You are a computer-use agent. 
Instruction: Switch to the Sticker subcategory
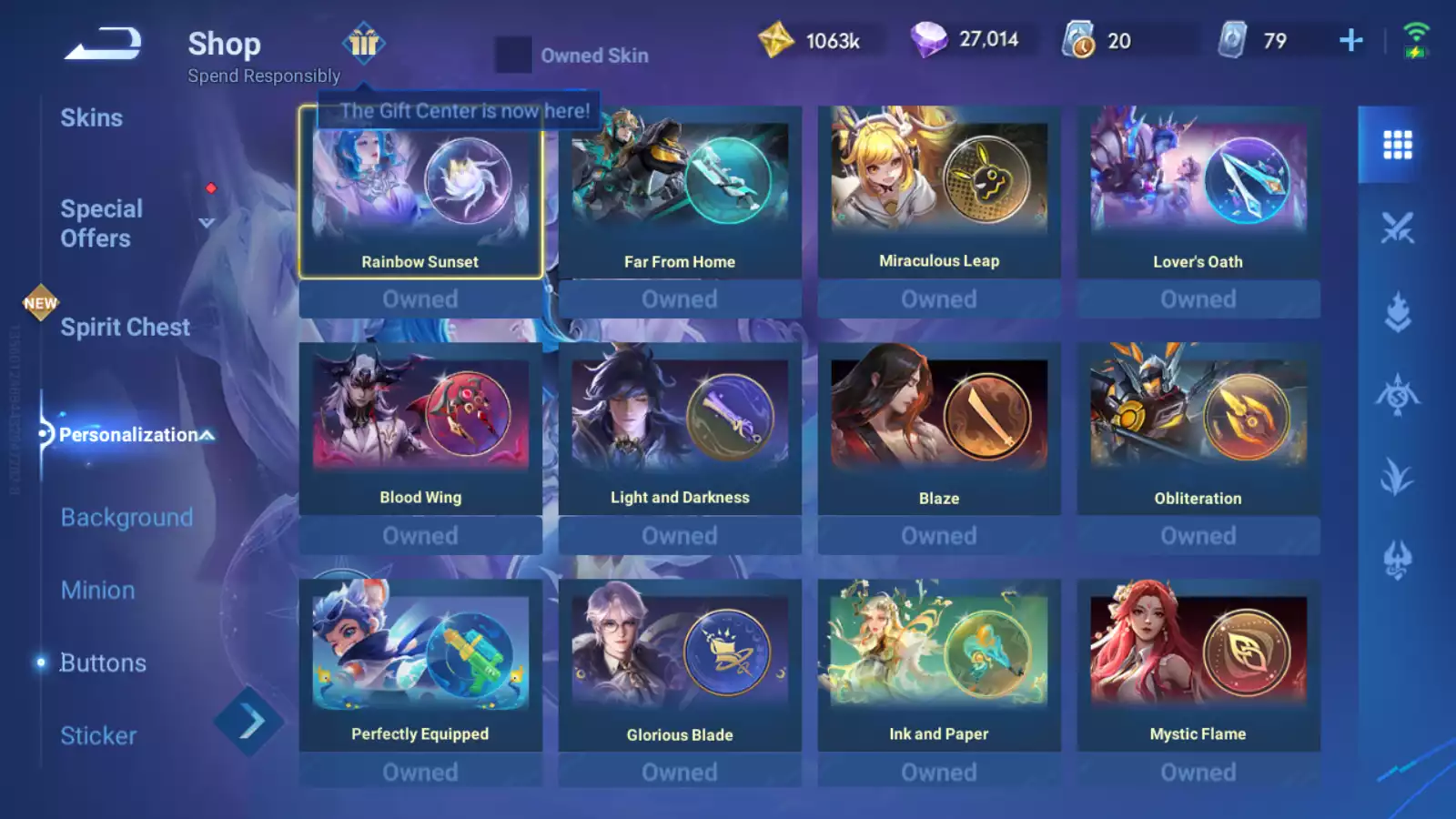98,735
